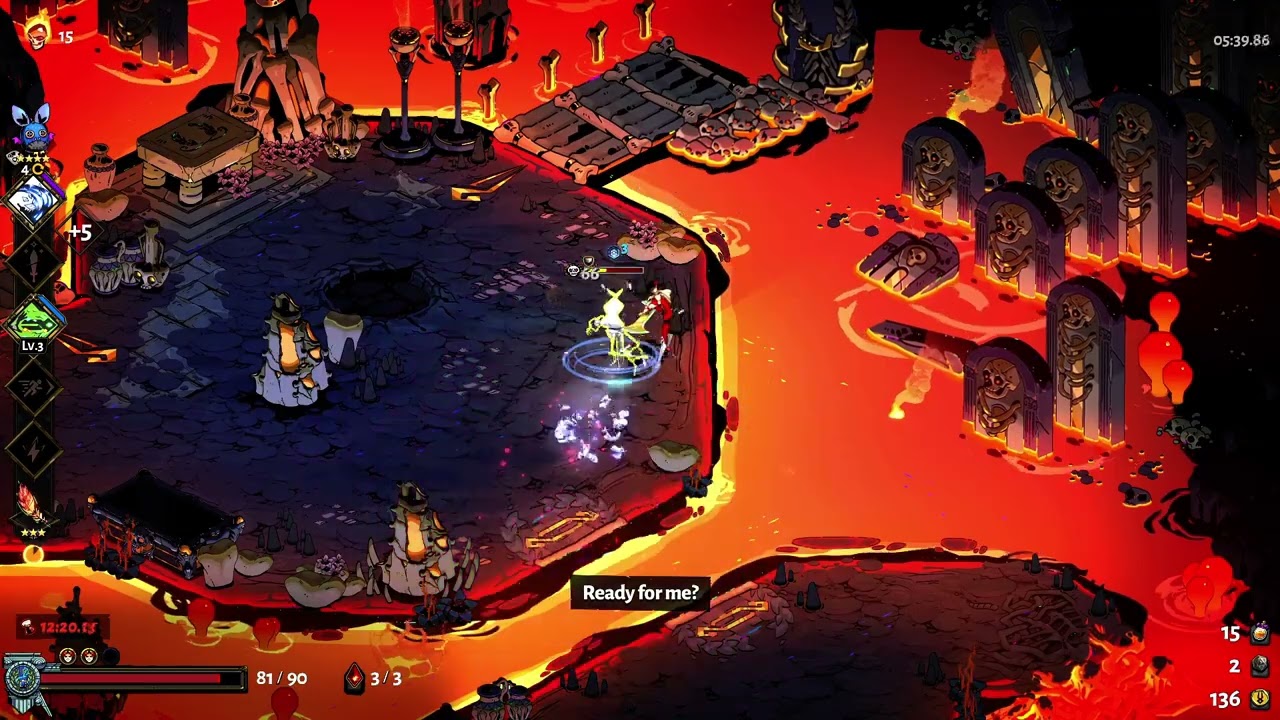Select the red Bloodstone ammo icon
Image resolution: width=1280 pixels, height=720 pixels.
[354, 678]
